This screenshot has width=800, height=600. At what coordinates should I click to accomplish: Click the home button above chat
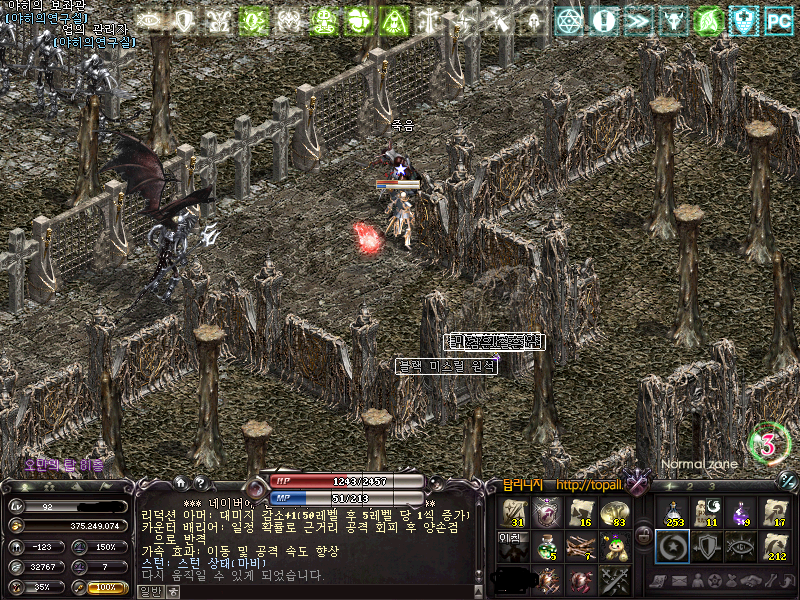[x=181, y=483]
